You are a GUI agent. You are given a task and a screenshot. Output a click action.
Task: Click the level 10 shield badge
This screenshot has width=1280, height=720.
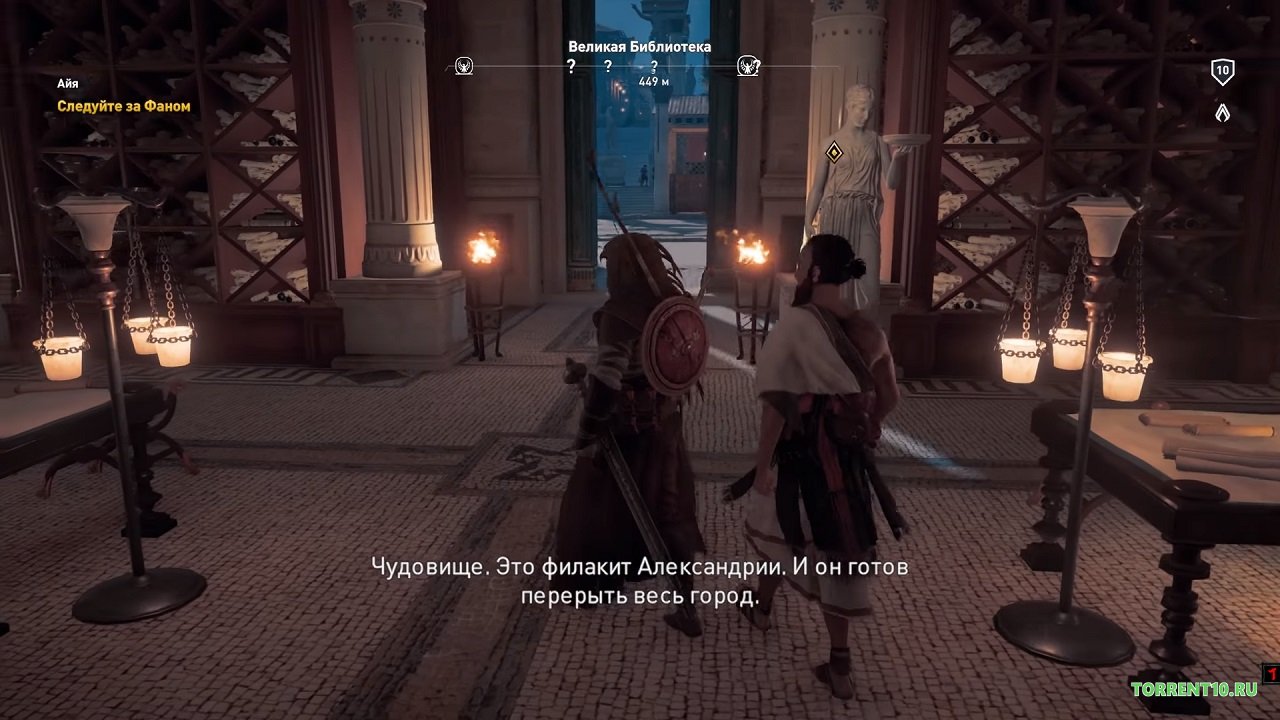[x=1222, y=71]
